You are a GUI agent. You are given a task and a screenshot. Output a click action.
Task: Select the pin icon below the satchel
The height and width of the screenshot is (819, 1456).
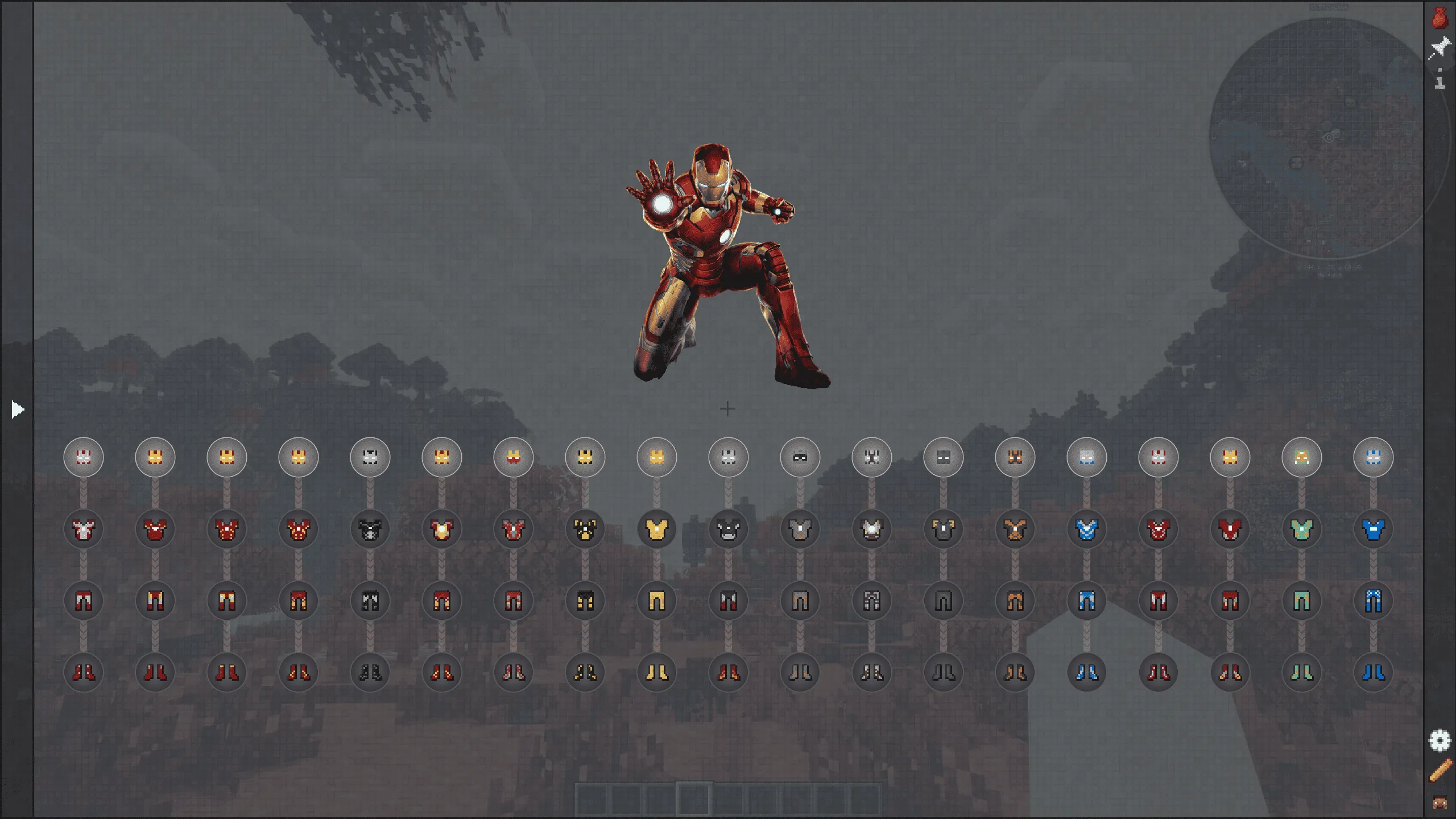[1441, 47]
